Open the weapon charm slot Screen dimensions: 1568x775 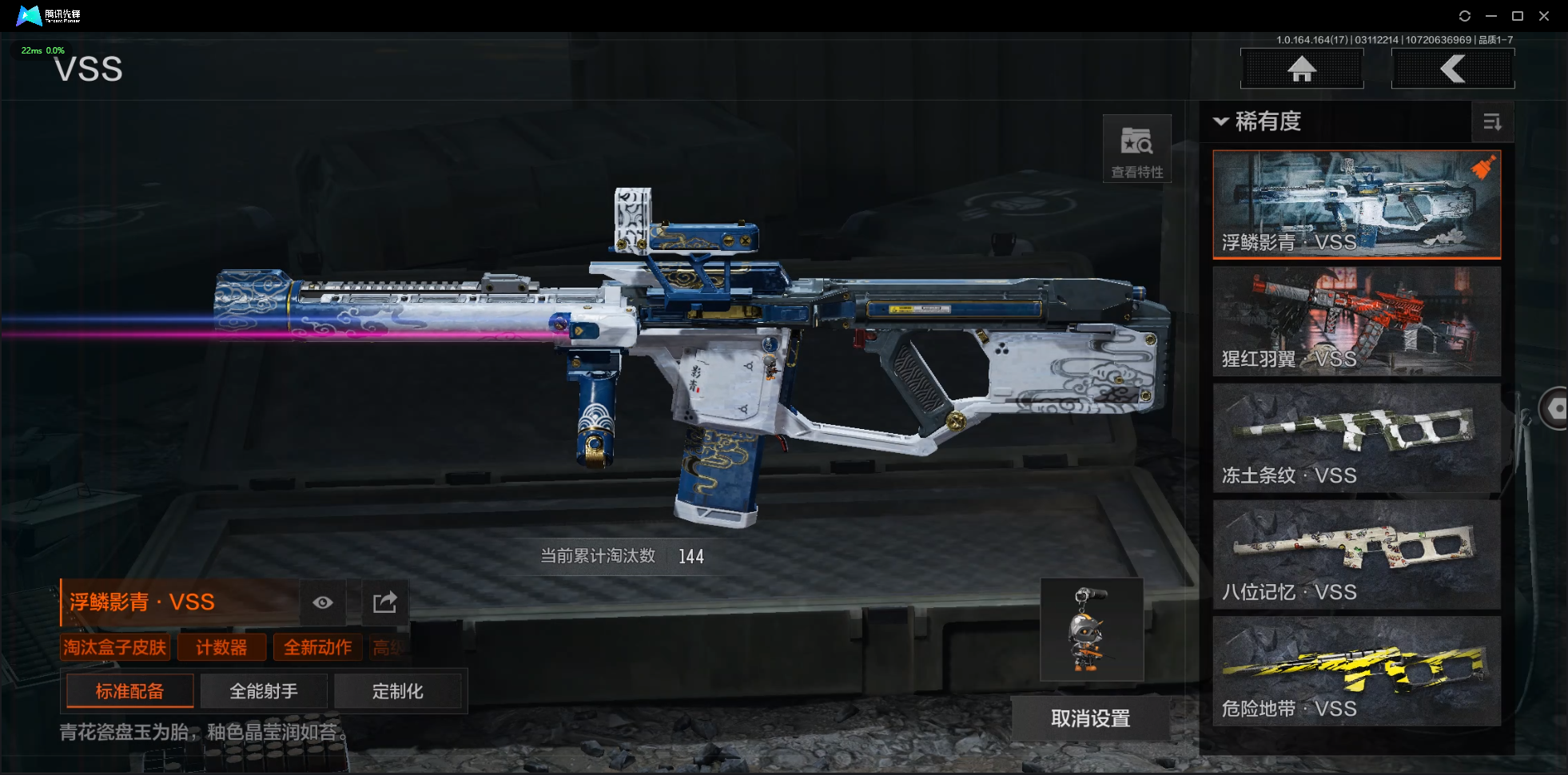pos(1091,630)
